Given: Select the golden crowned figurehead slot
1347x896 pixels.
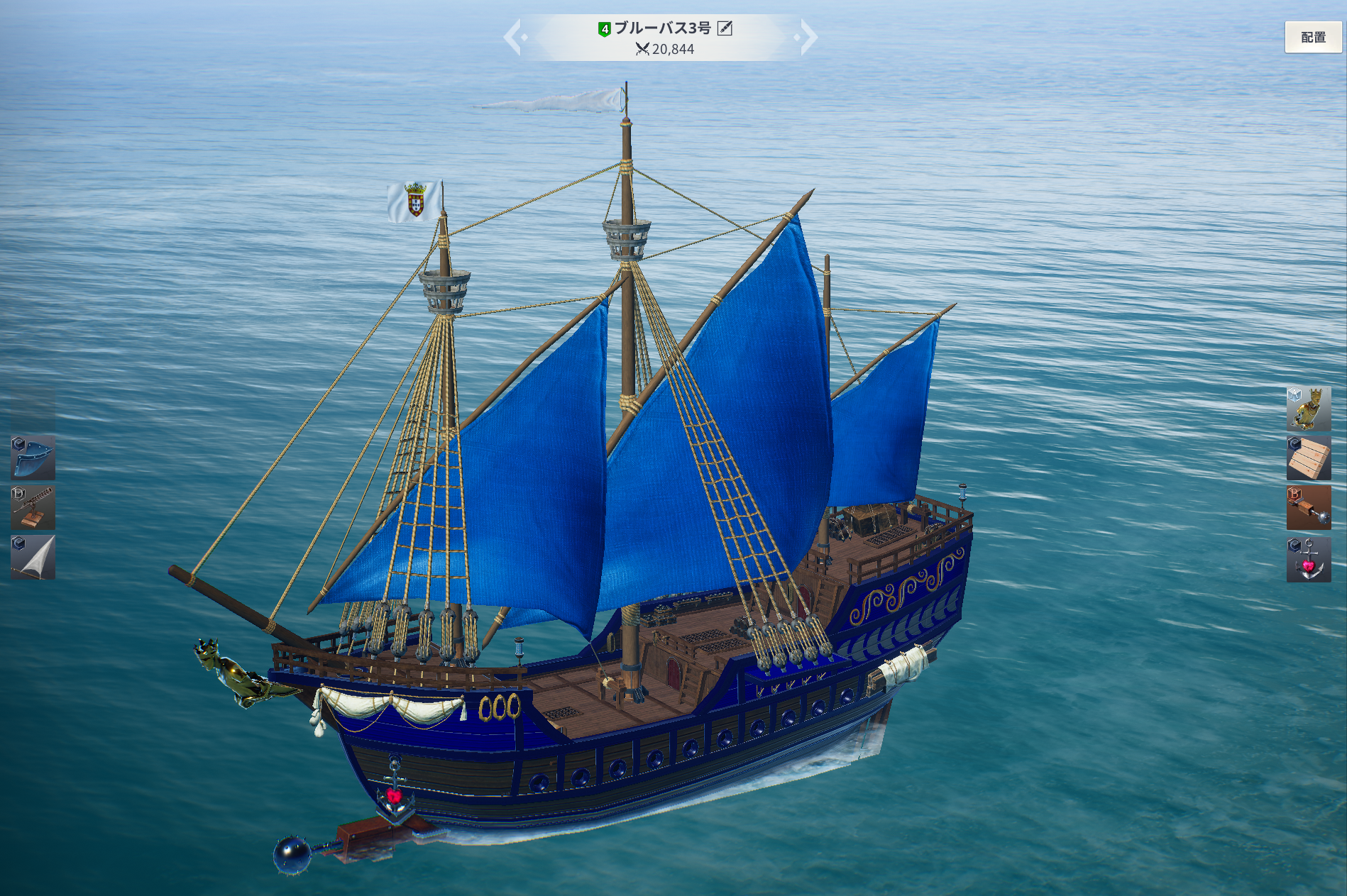Looking at the screenshot, I should (1308, 409).
